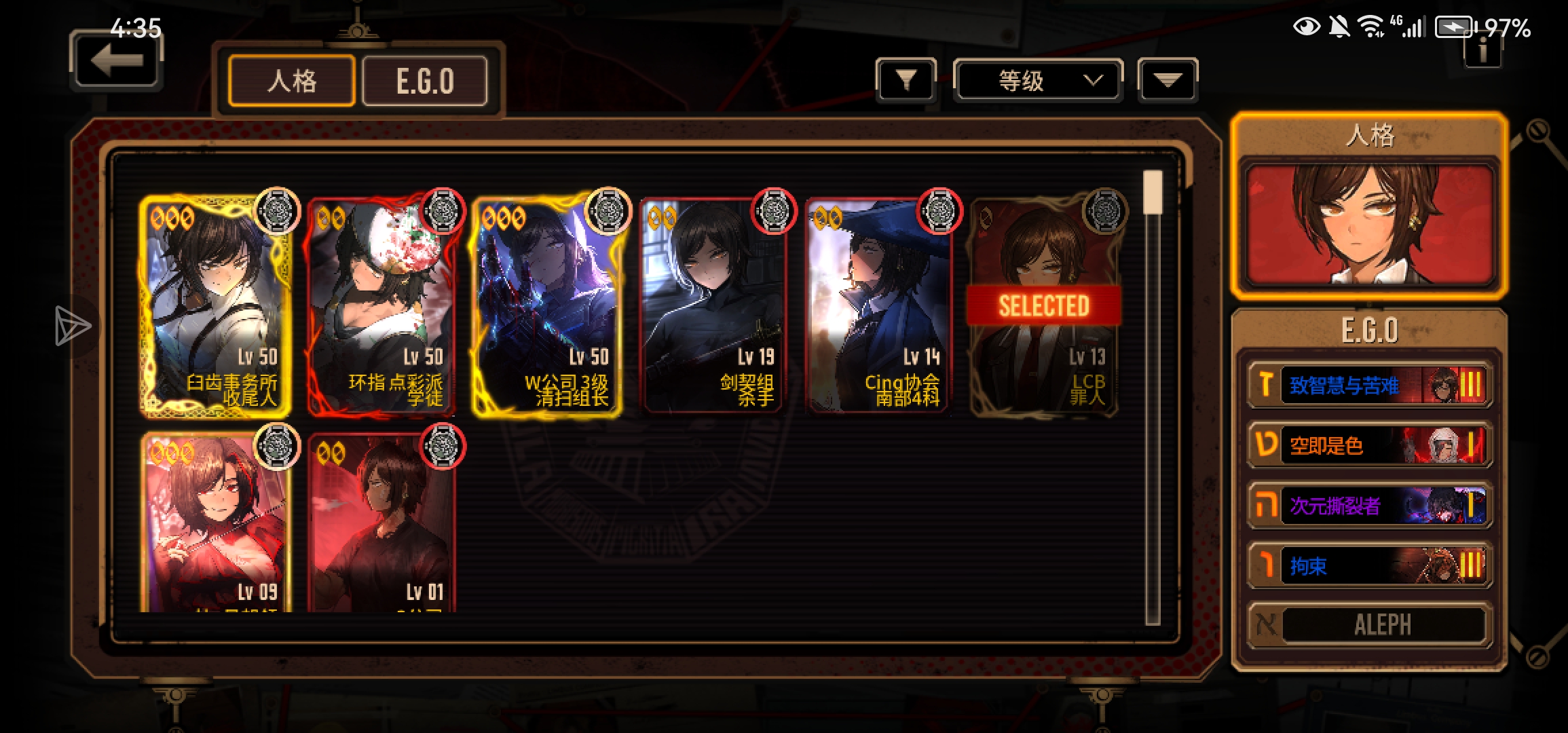This screenshot has height=733, width=1568.
Task: Open the 拘束 E.G.O slot
Action: pos(1370,565)
